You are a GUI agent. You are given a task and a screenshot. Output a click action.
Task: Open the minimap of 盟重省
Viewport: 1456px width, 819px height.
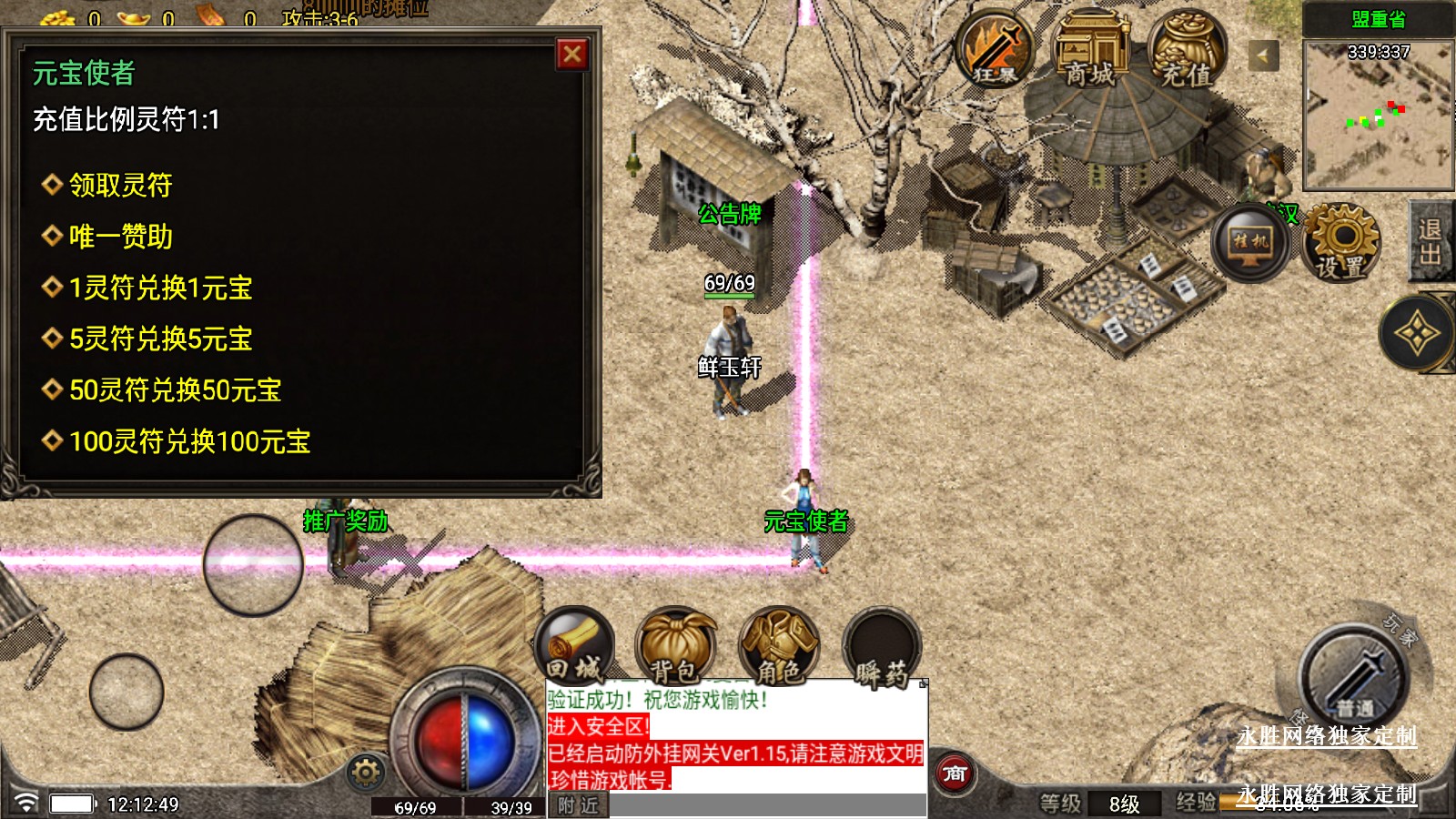1378,114
